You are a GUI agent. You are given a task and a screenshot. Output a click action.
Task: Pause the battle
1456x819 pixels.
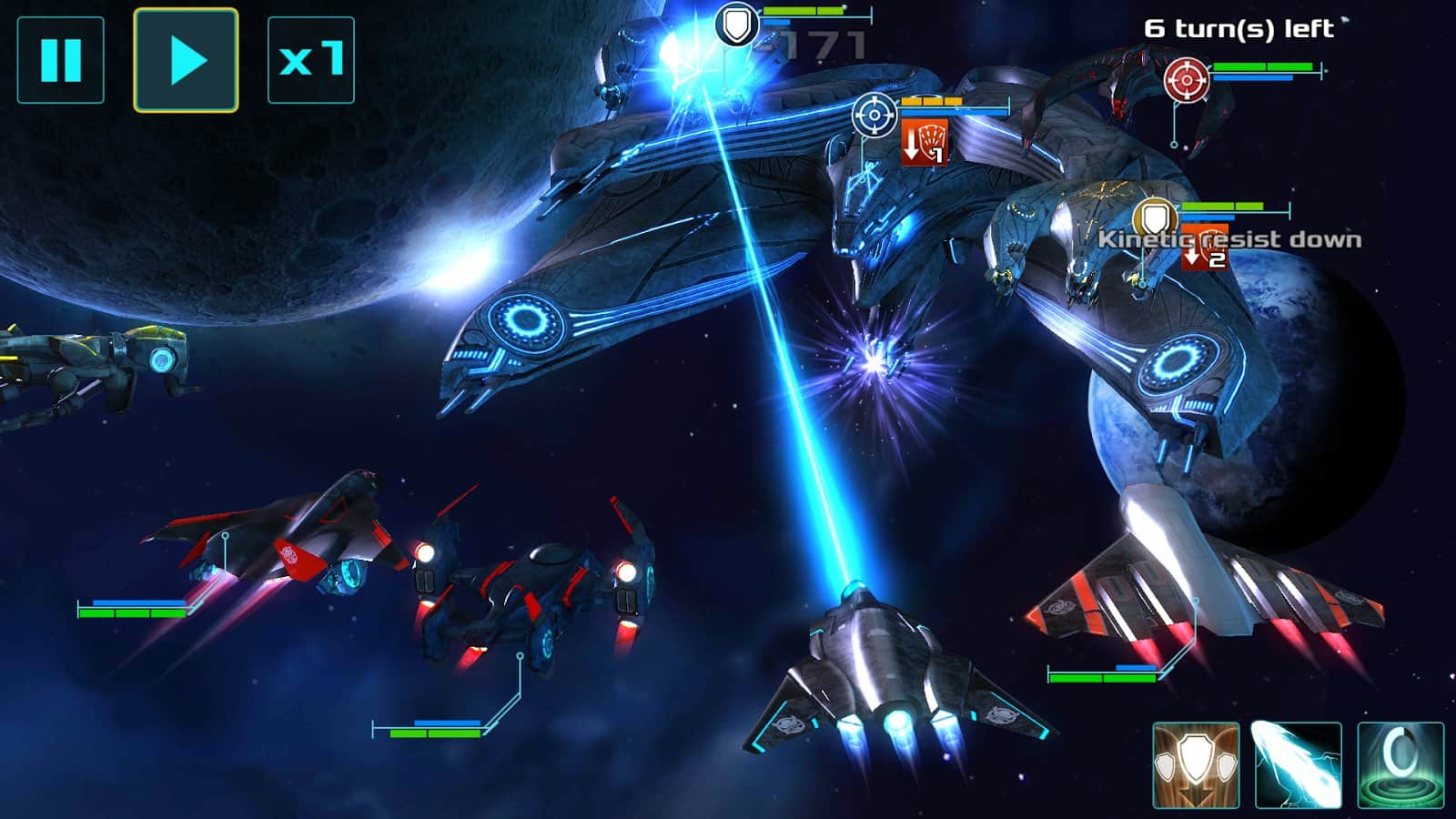(x=60, y=60)
